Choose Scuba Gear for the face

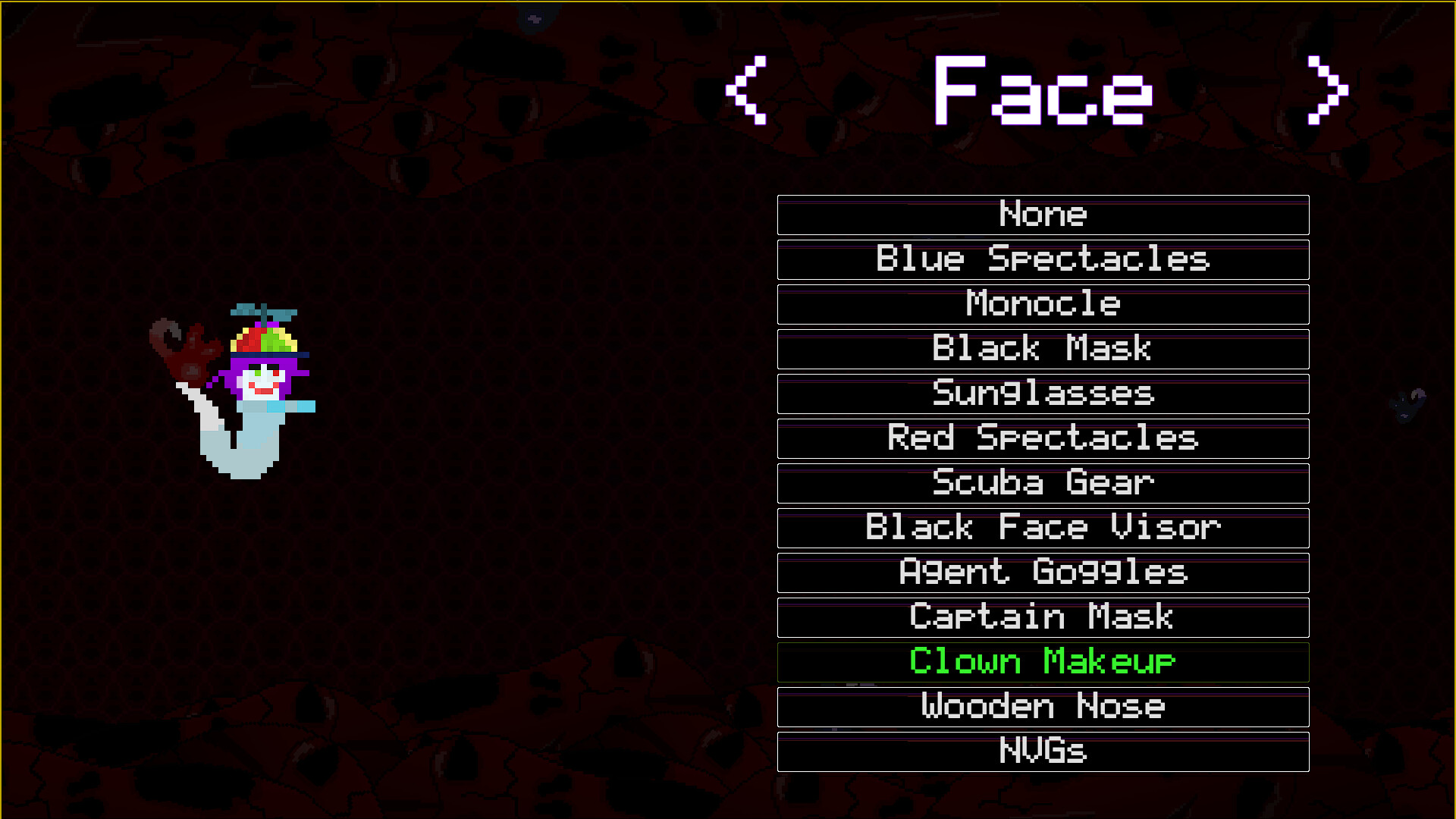1042,483
